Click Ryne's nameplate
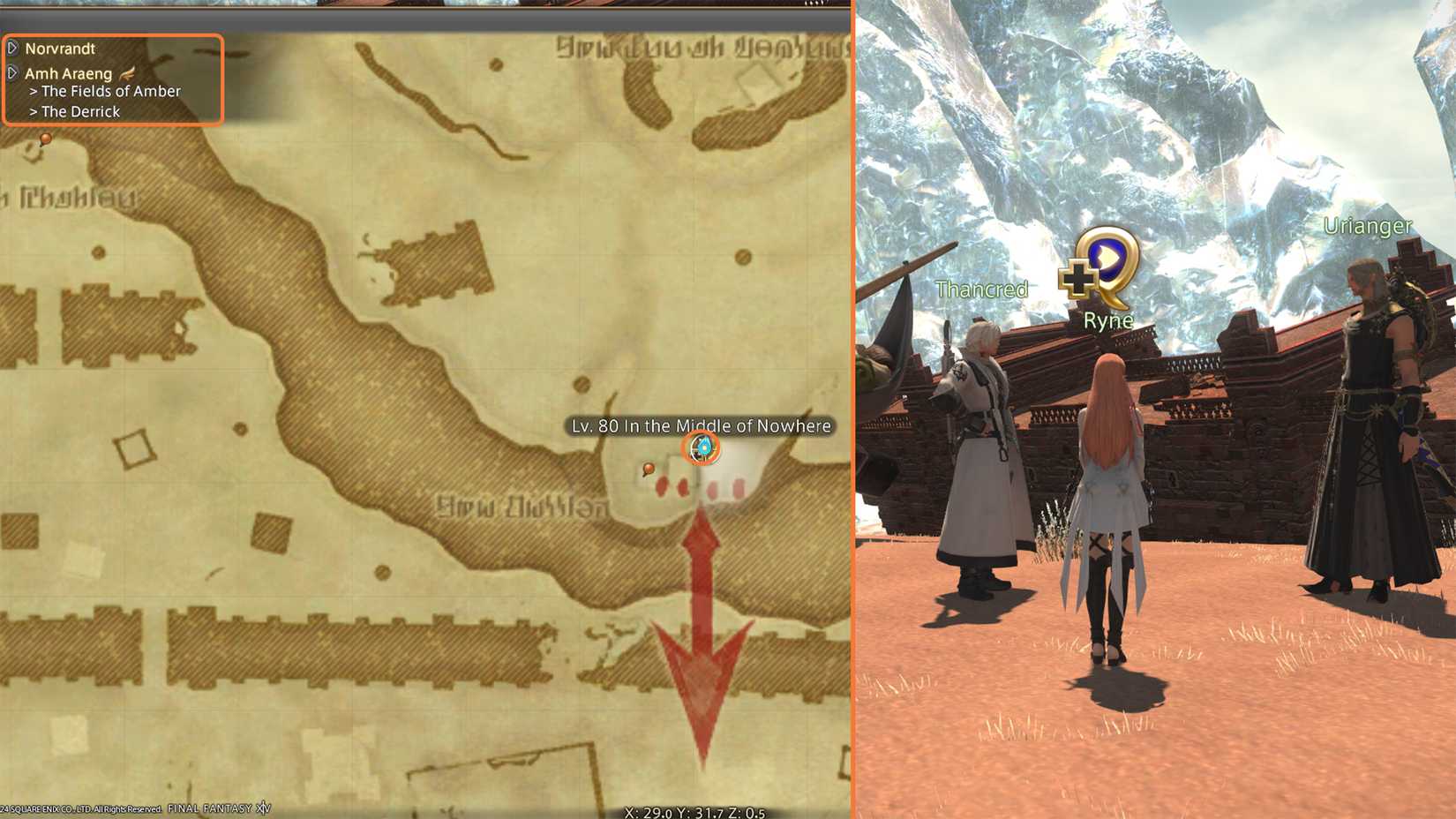 coord(1110,320)
